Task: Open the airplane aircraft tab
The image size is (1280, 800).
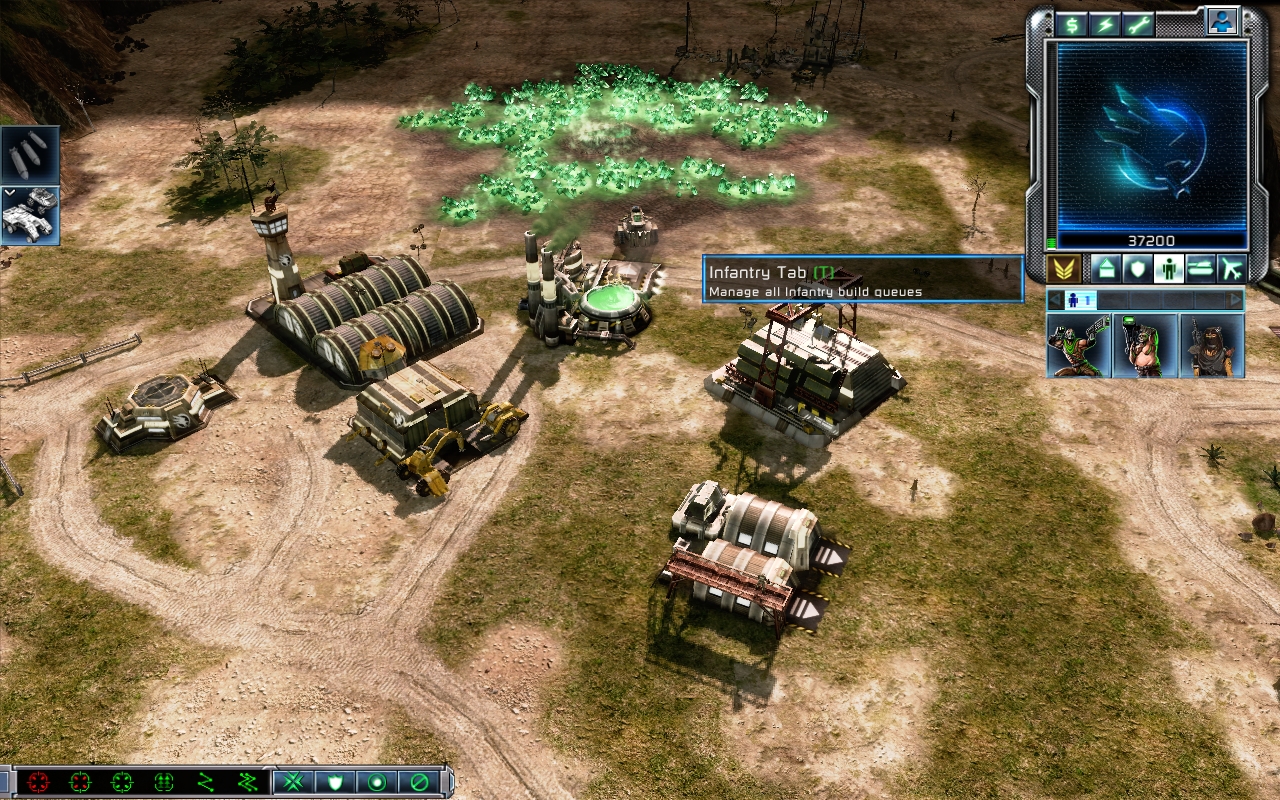Action: point(1231,268)
